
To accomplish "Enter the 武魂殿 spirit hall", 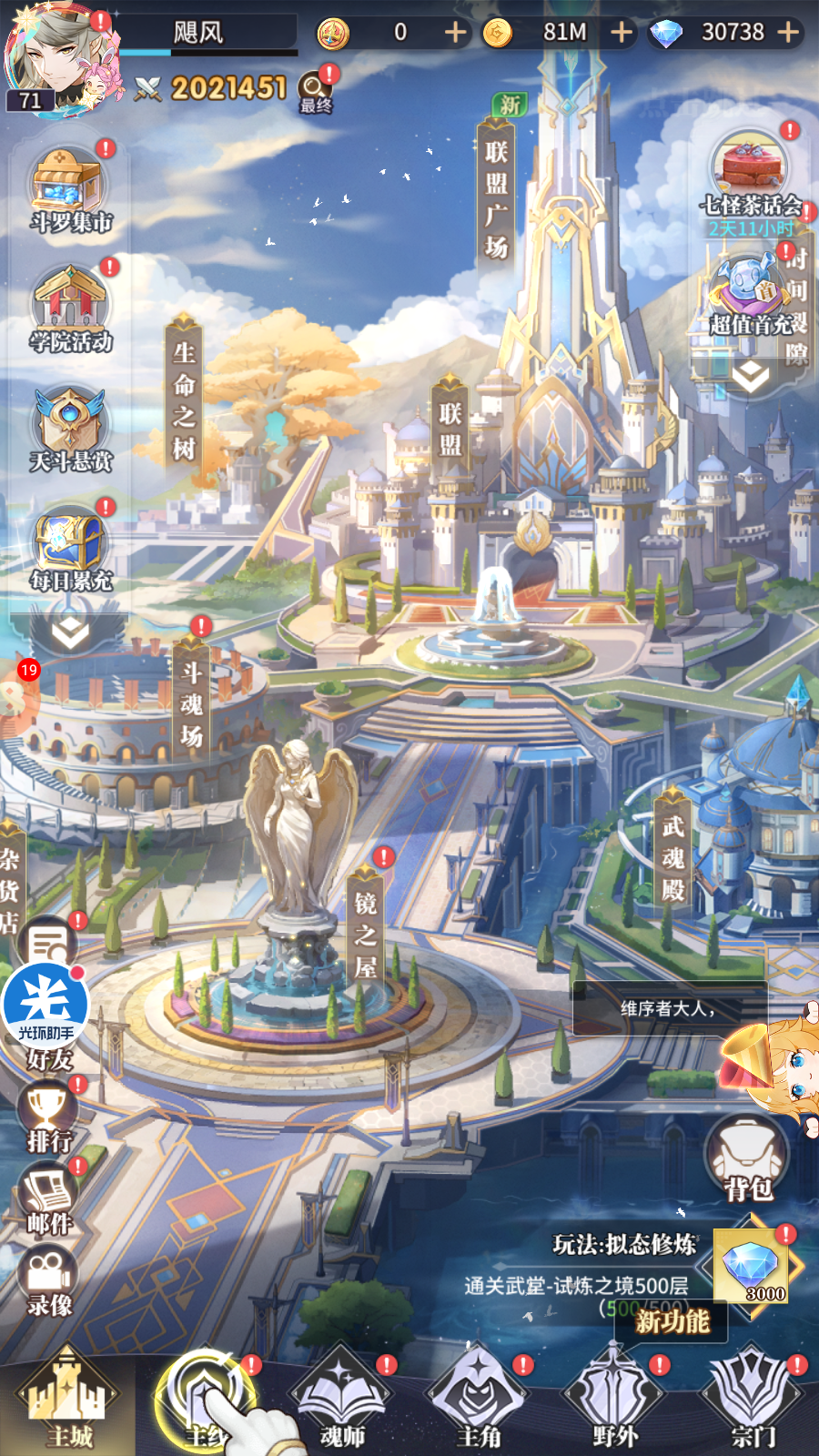I will click(x=673, y=857).
